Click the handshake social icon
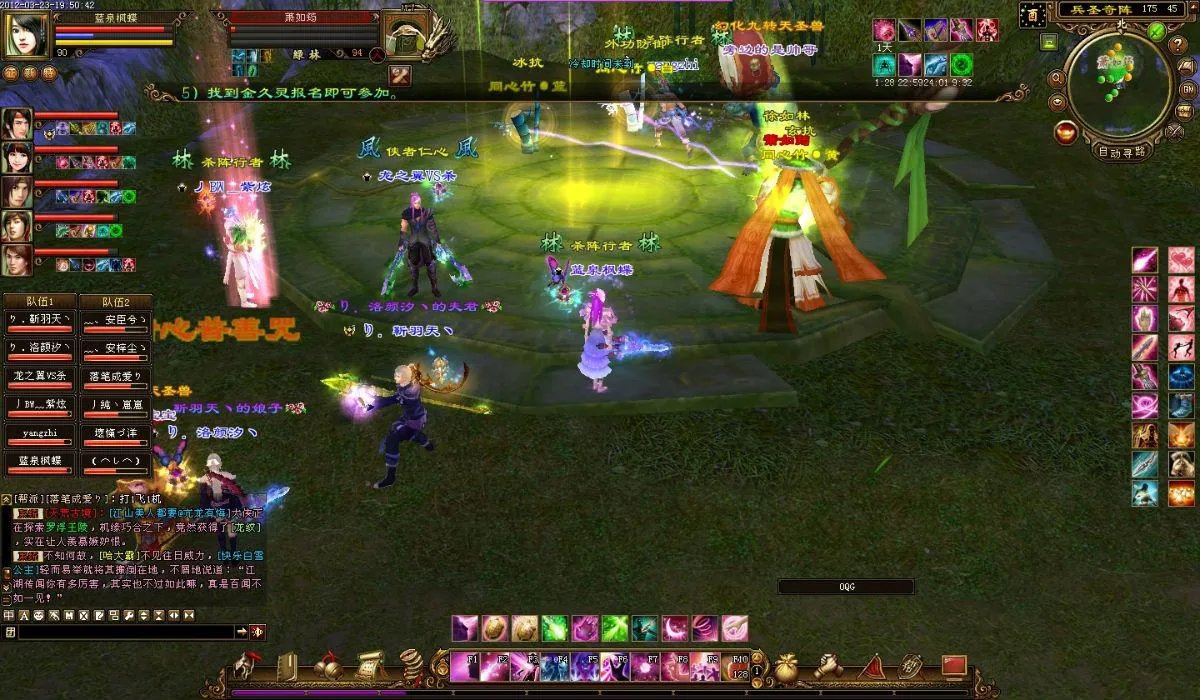Image resolution: width=1200 pixels, height=700 pixels. click(x=828, y=666)
